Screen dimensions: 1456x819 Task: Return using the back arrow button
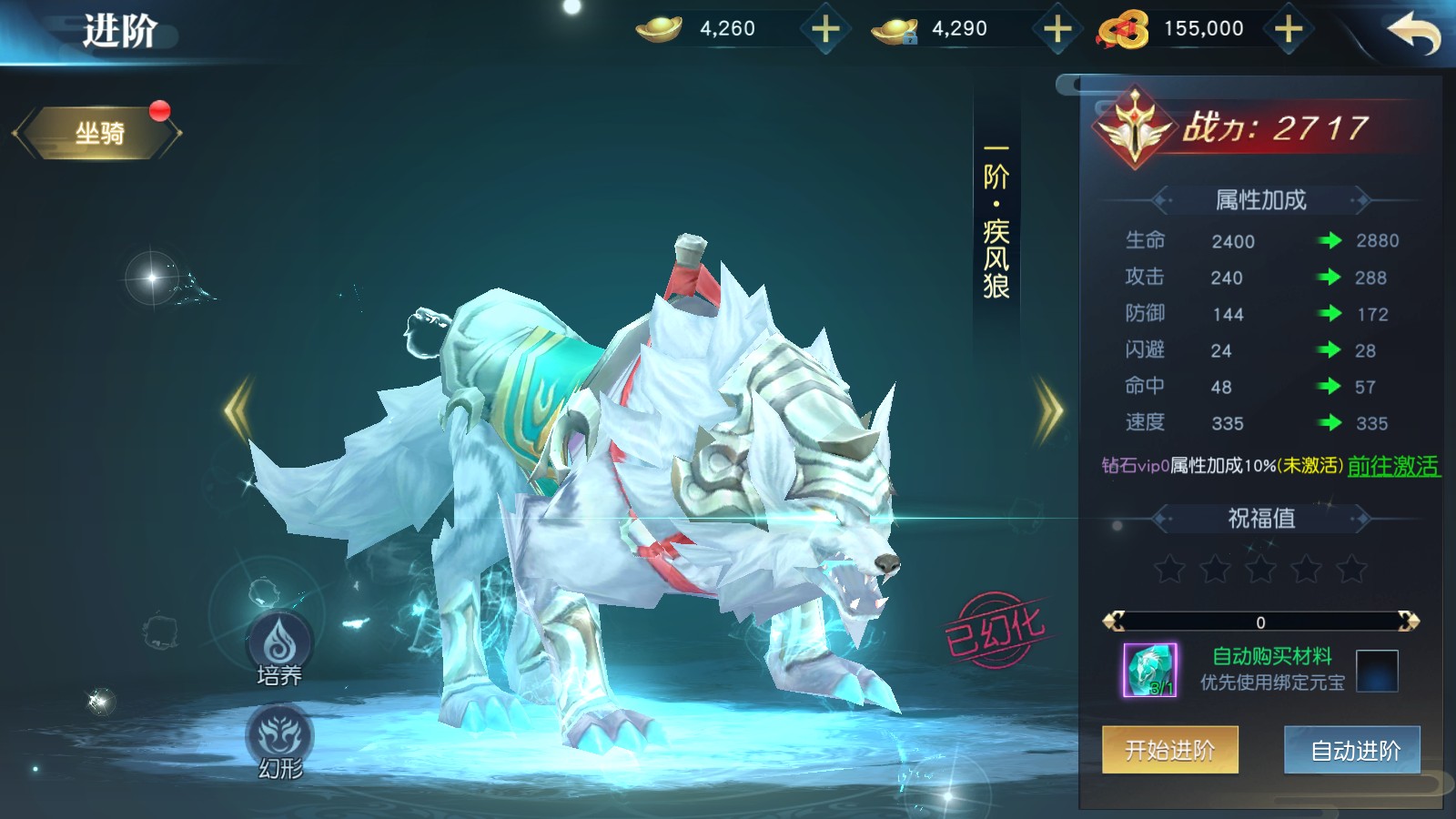(1413, 33)
